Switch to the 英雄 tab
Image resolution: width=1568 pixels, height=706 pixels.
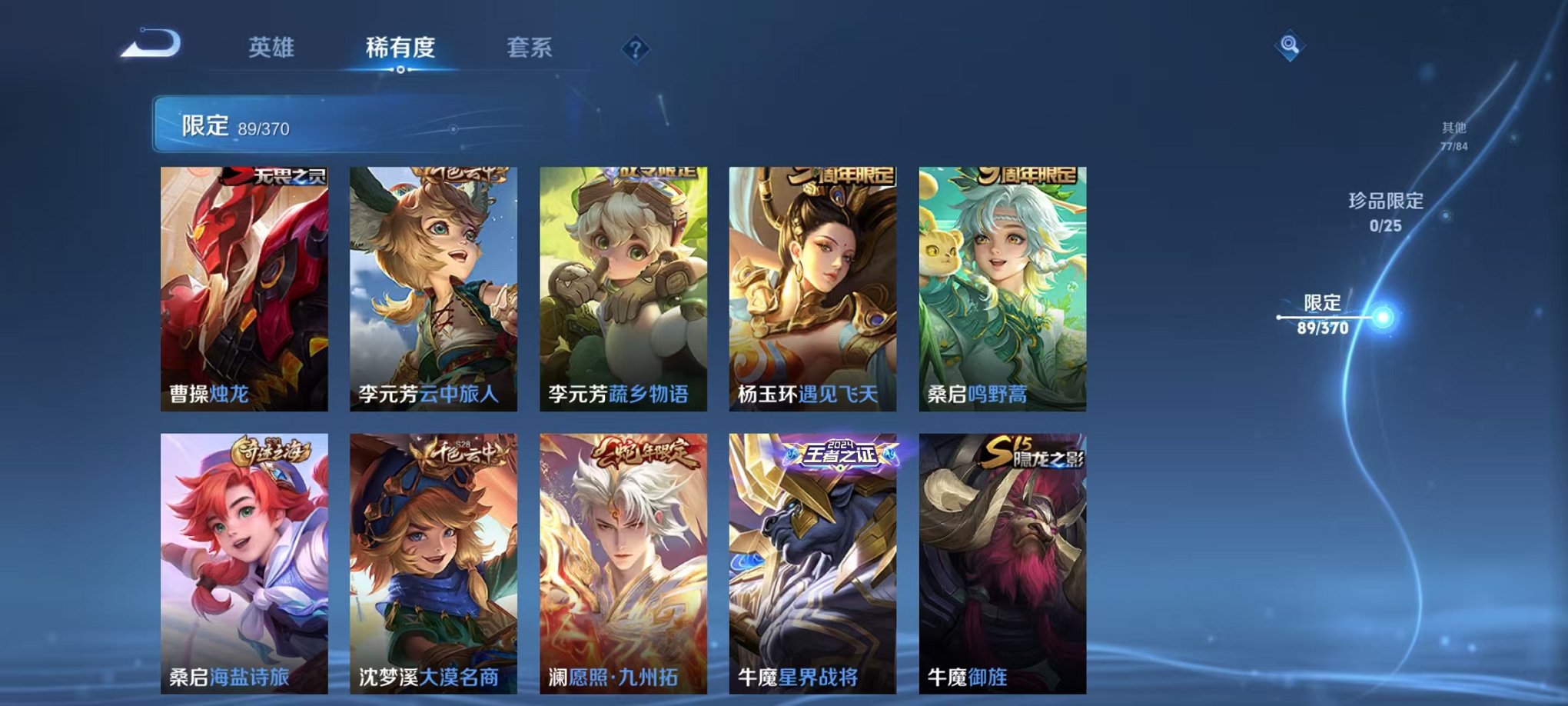point(274,46)
